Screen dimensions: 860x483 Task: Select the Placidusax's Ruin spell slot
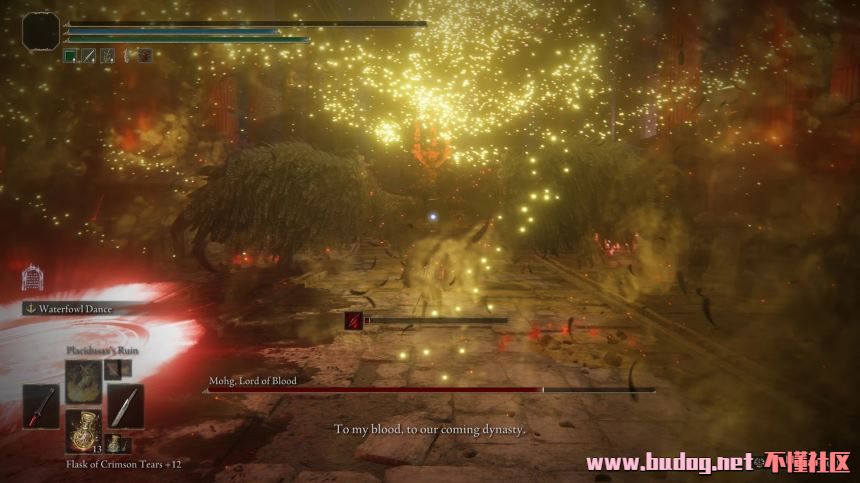83,381
